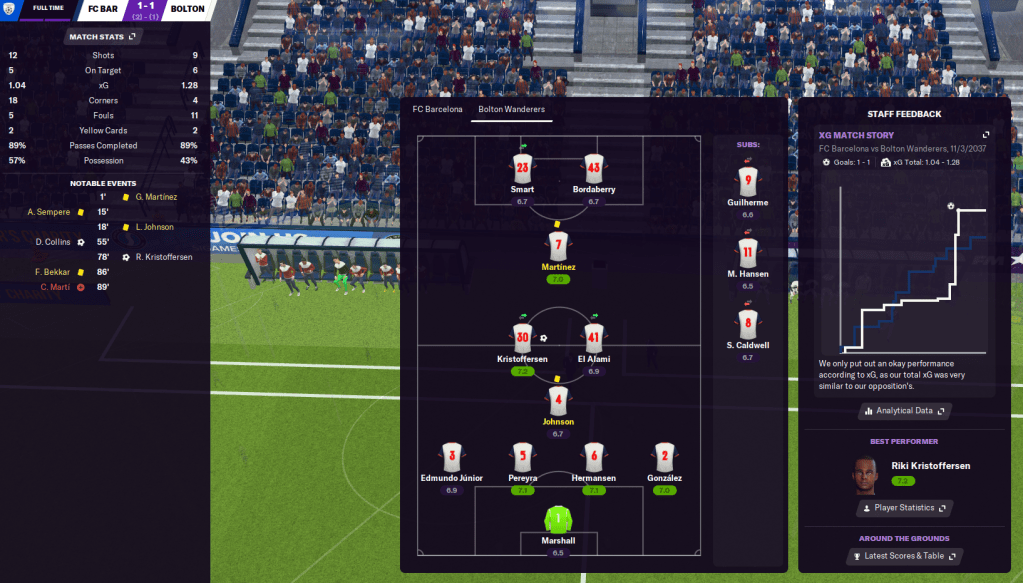Choose Edmundo Júnior's number 3 shirt
This screenshot has height=583, width=1023.
(x=451, y=458)
